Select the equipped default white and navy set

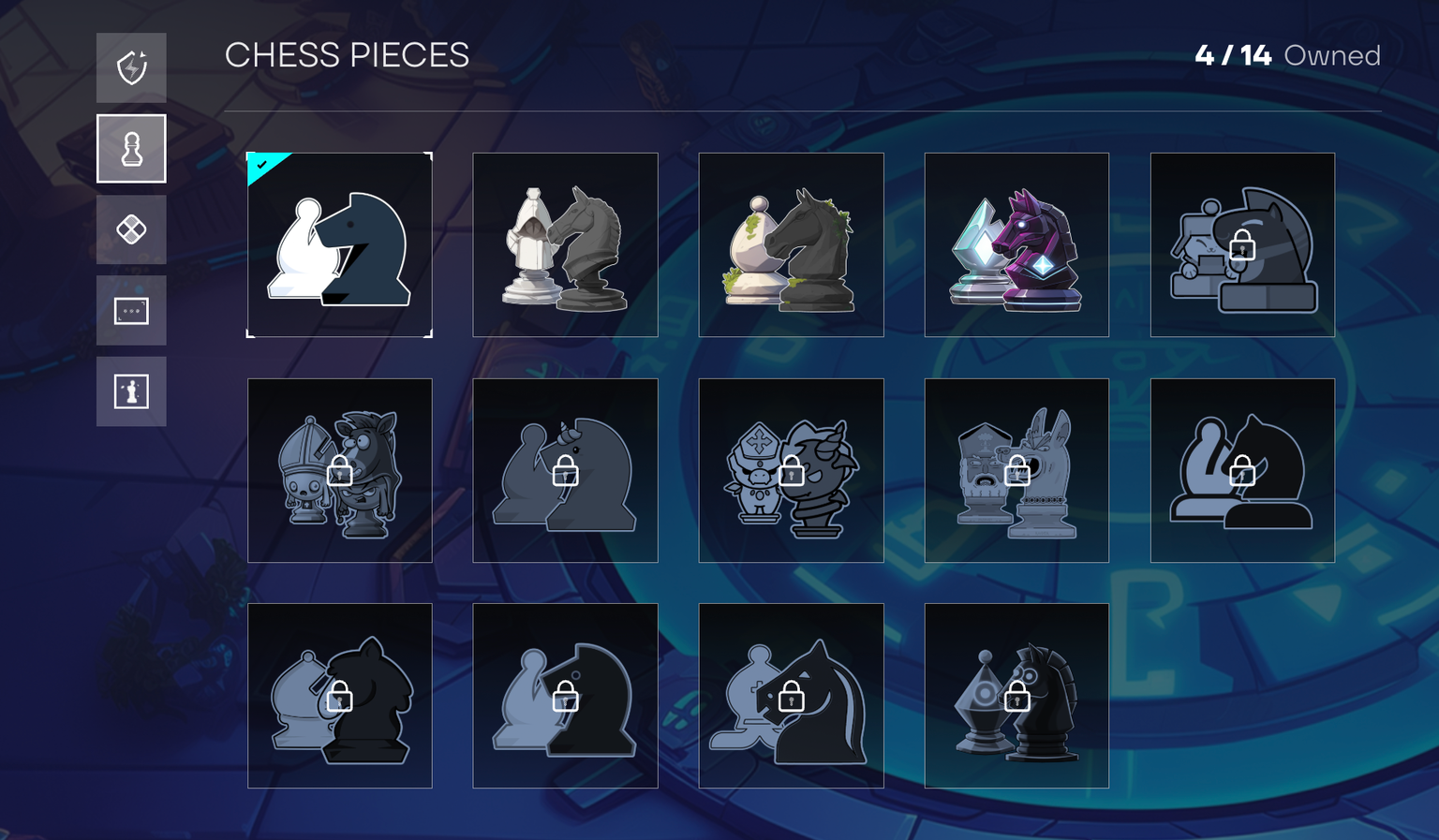(x=339, y=244)
